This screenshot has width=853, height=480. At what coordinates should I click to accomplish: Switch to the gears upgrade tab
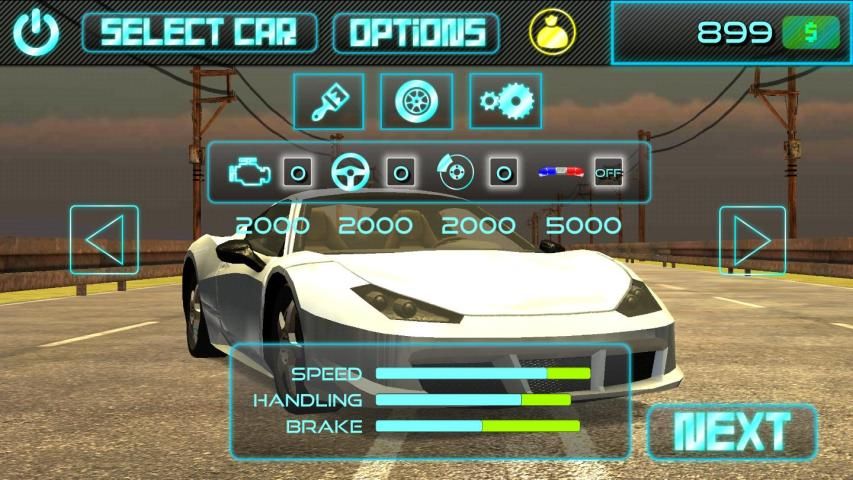505,101
